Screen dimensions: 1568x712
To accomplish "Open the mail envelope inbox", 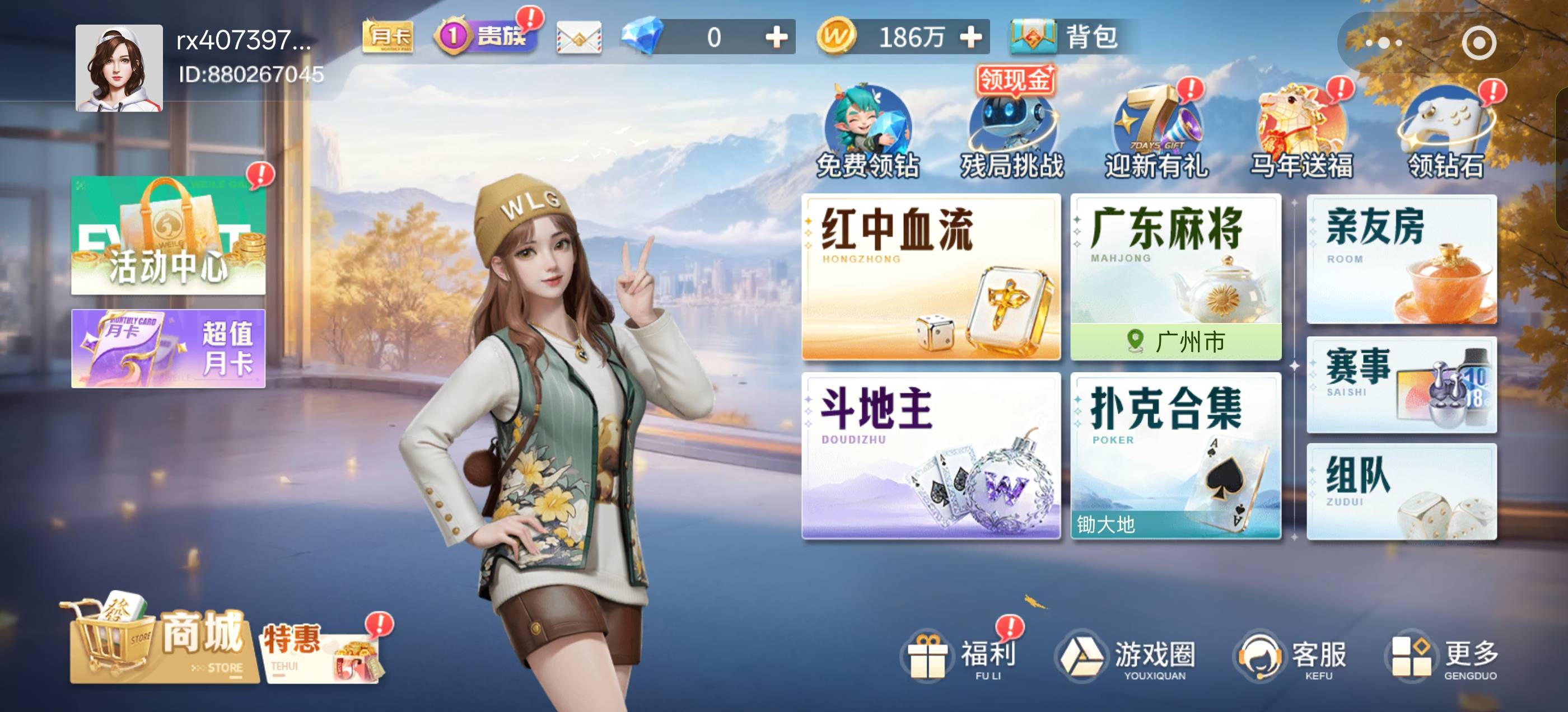I will click(578, 38).
